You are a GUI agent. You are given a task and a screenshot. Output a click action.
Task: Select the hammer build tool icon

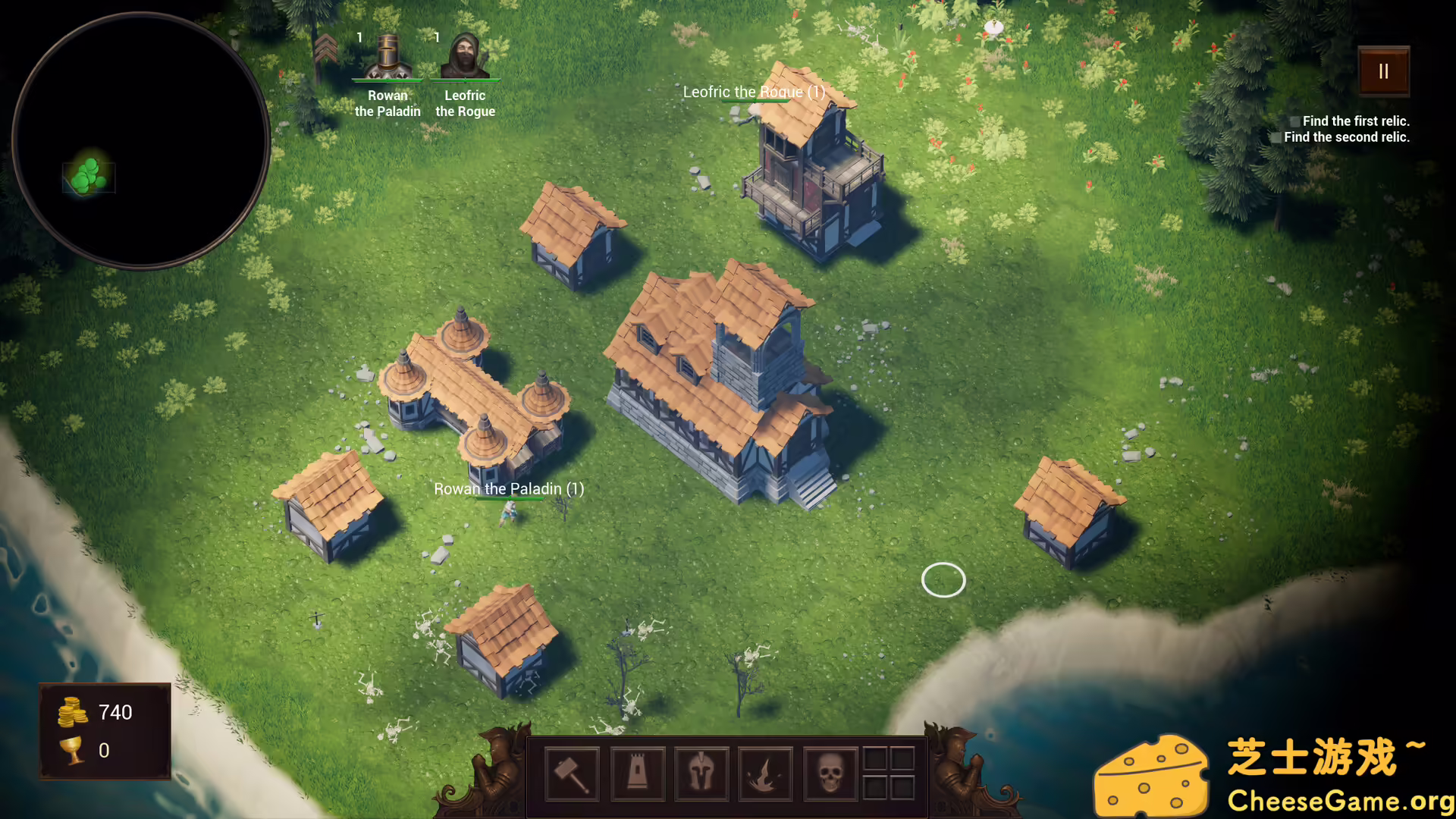(x=573, y=773)
